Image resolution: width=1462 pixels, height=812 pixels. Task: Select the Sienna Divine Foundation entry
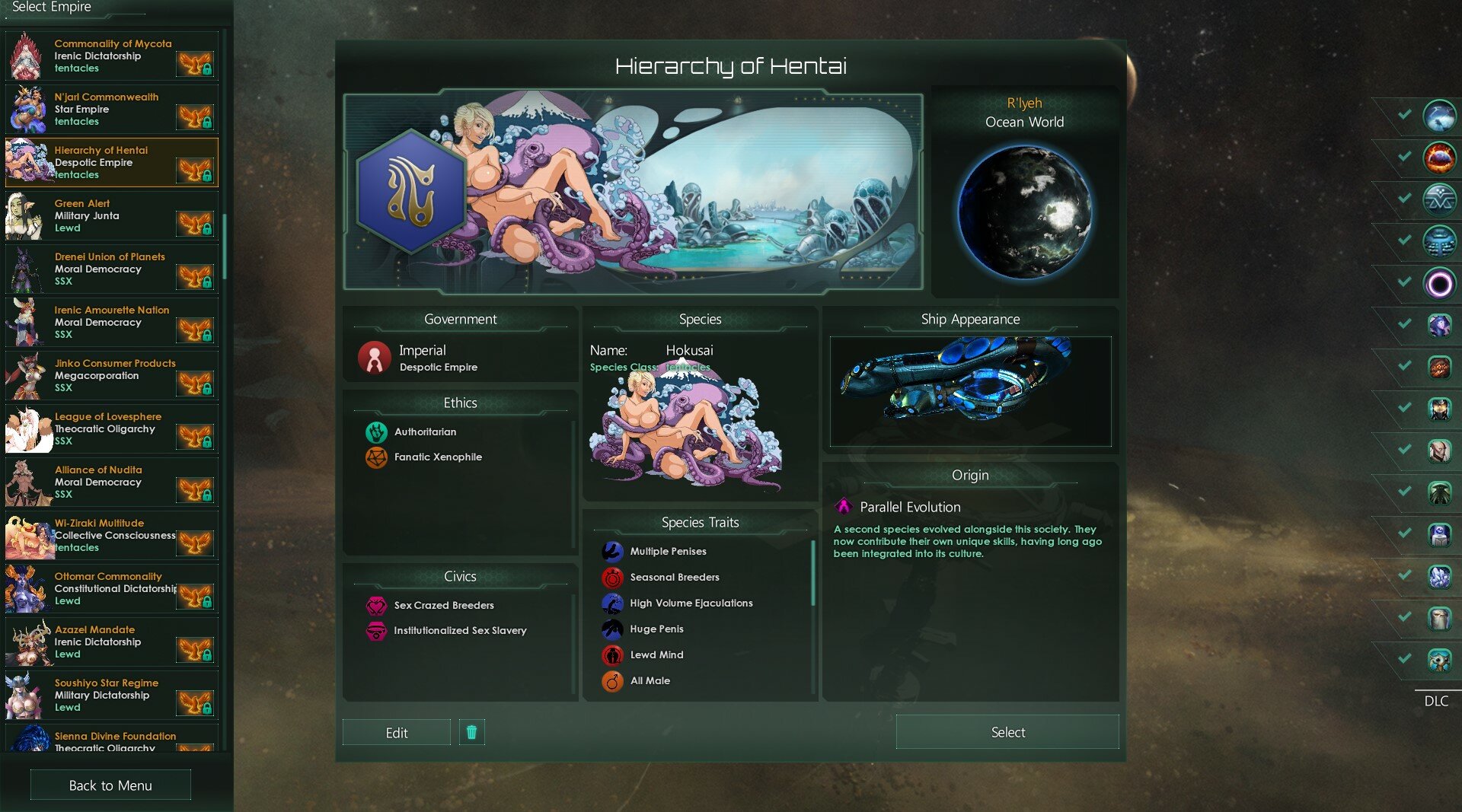[x=111, y=740]
